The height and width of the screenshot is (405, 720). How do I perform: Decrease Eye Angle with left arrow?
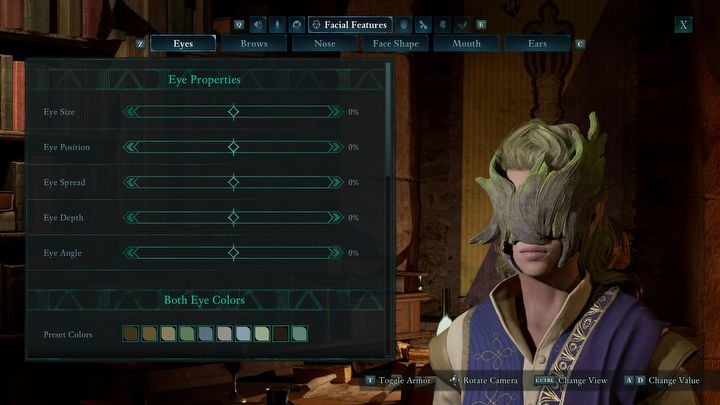130,253
